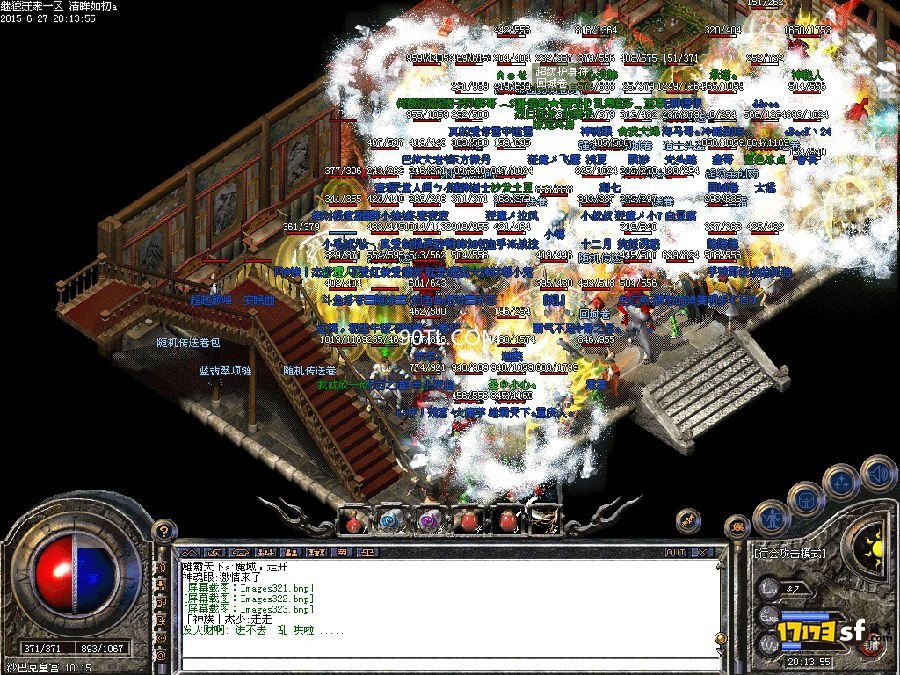Click the sun day-night indicator
The width and height of the screenshot is (900, 675).
tap(876, 545)
